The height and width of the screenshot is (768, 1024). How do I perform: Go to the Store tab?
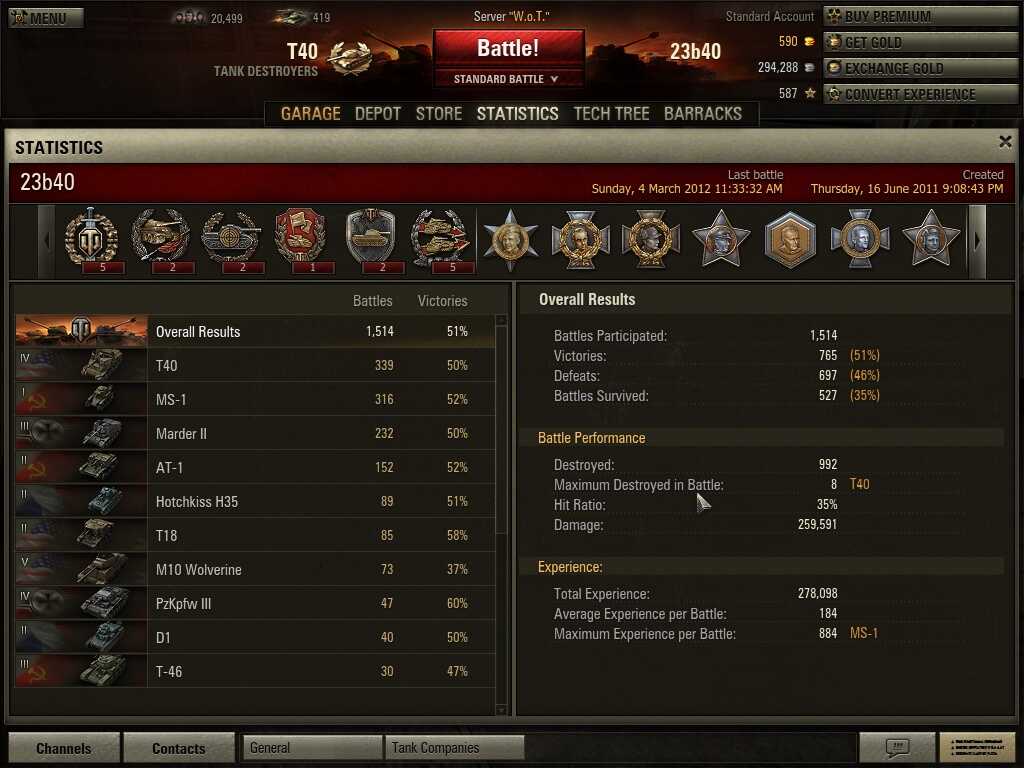(x=439, y=113)
